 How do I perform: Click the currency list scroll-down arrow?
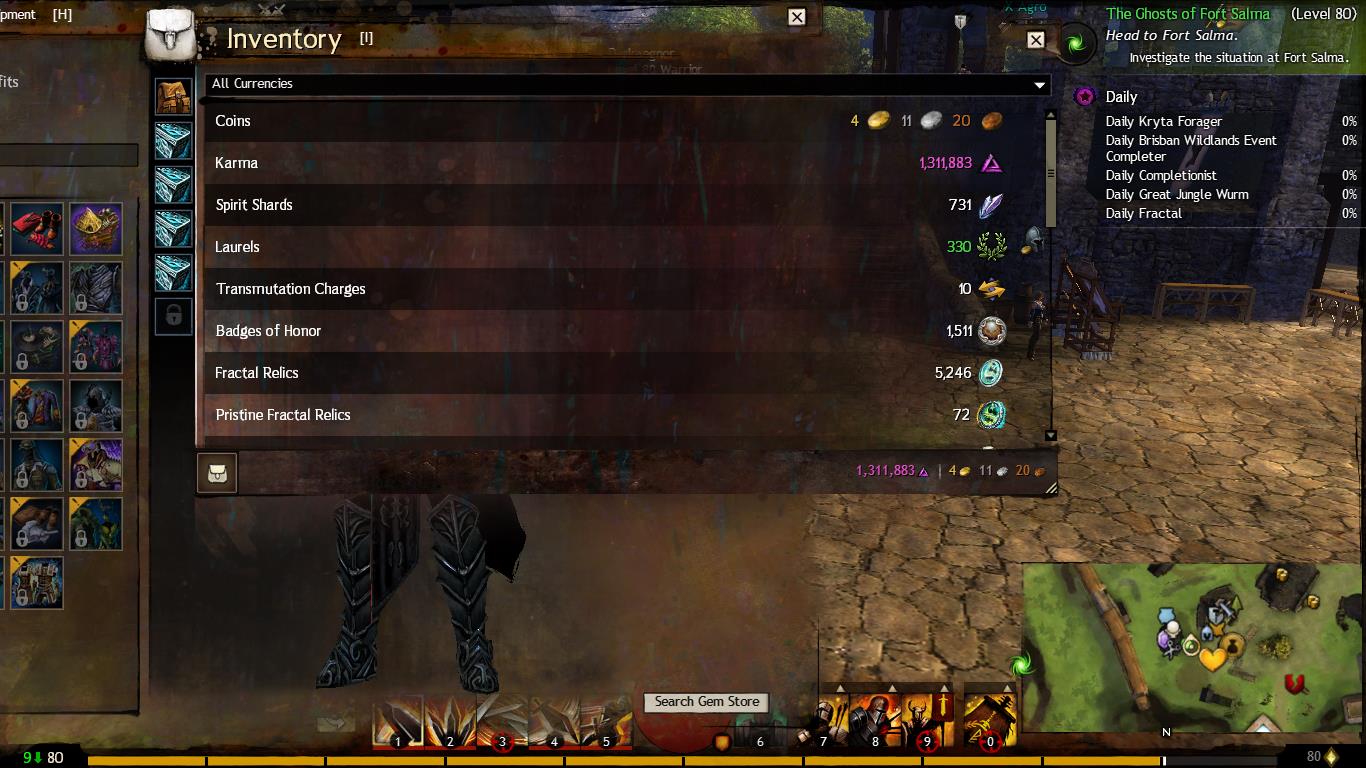(1050, 436)
